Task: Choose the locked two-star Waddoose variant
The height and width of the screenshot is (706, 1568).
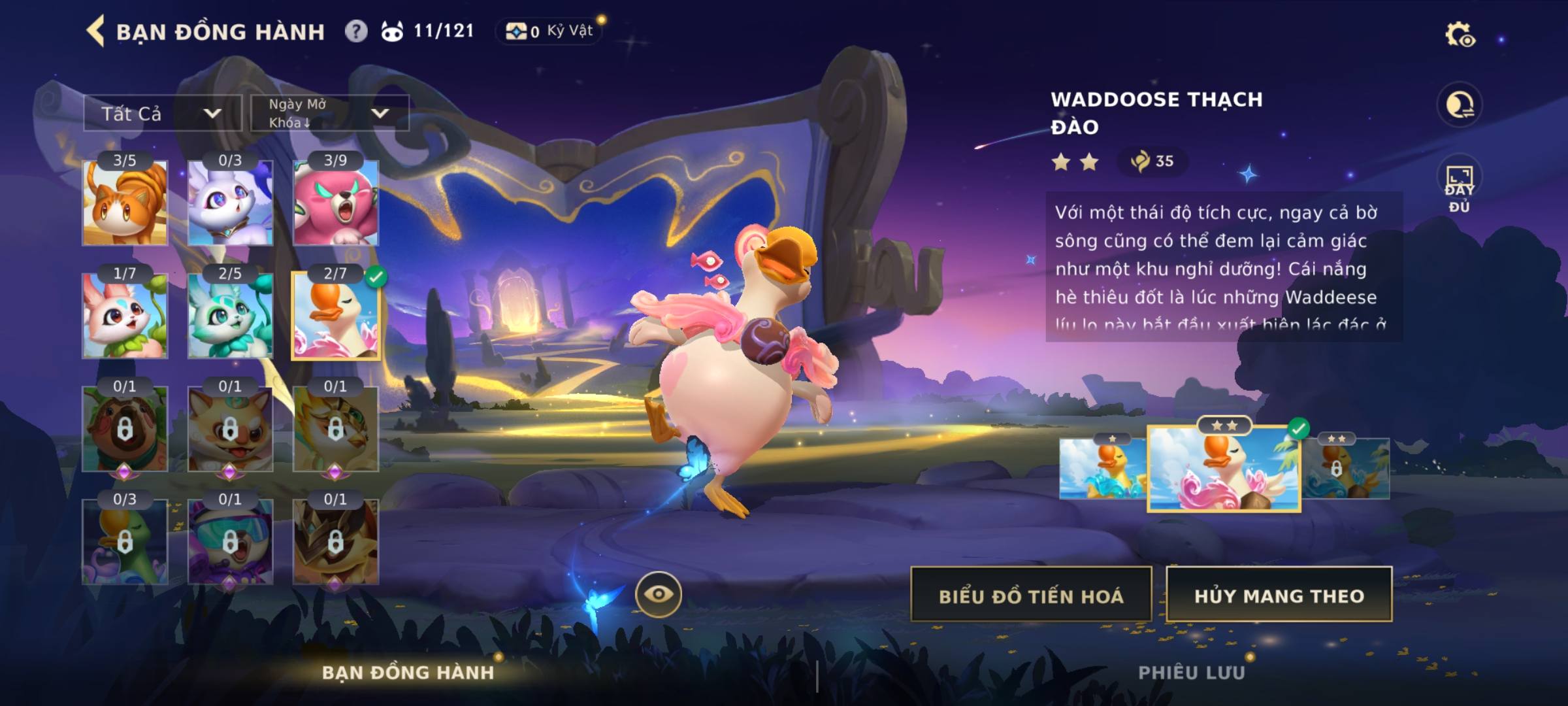Action: [1346, 468]
